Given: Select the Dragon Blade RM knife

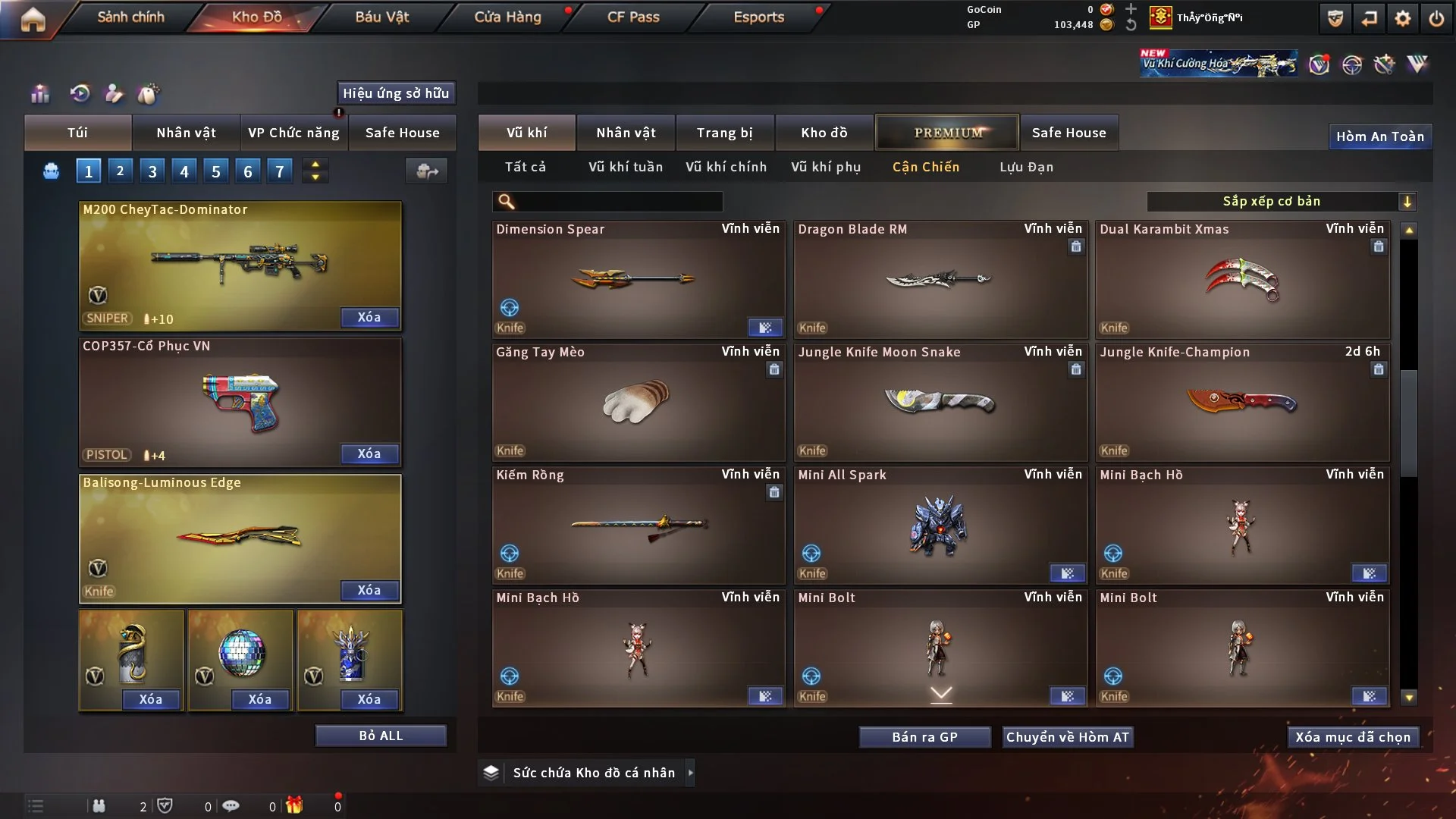Looking at the screenshot, I should click(940, 281).
